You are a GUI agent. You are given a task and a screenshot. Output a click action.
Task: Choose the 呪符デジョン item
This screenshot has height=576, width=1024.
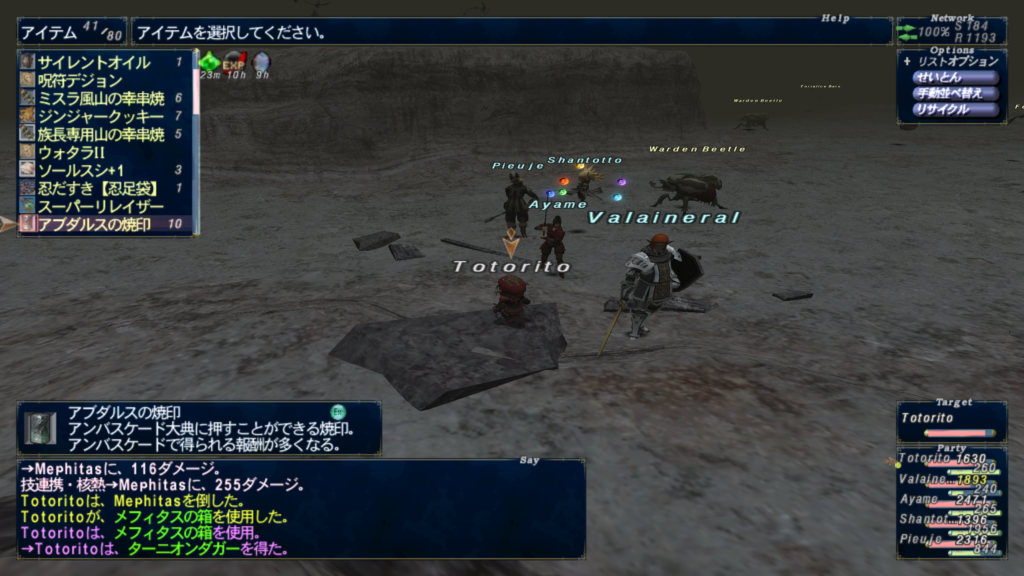[80, 81]
